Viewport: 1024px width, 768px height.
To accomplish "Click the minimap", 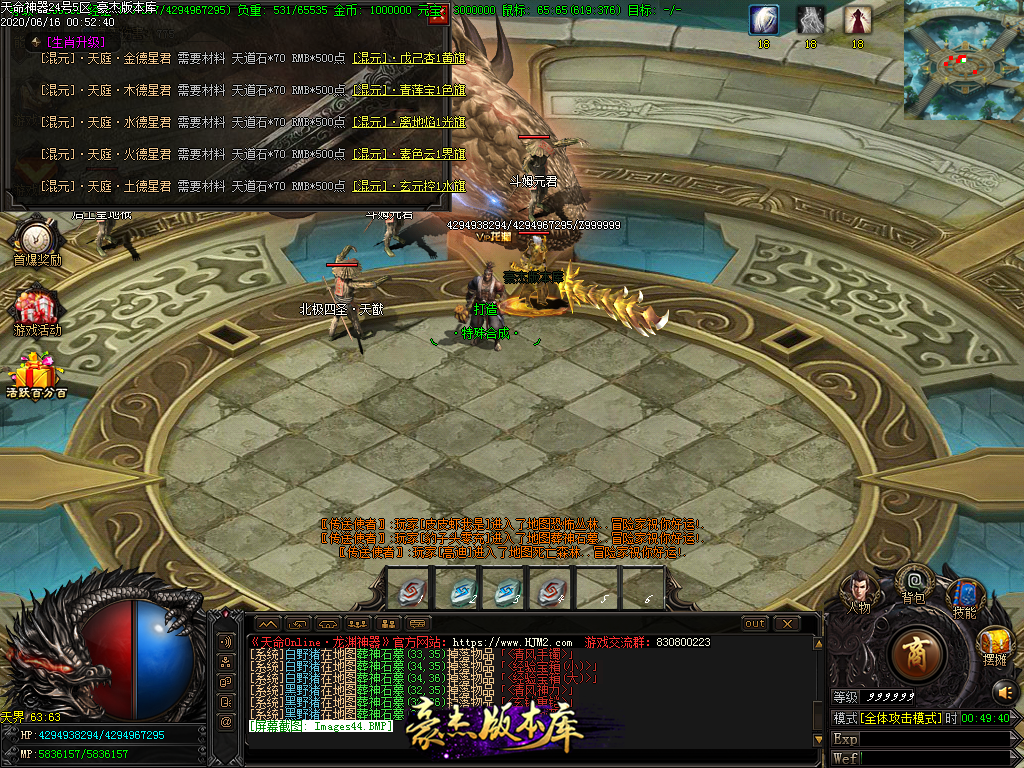I will 963,60.
